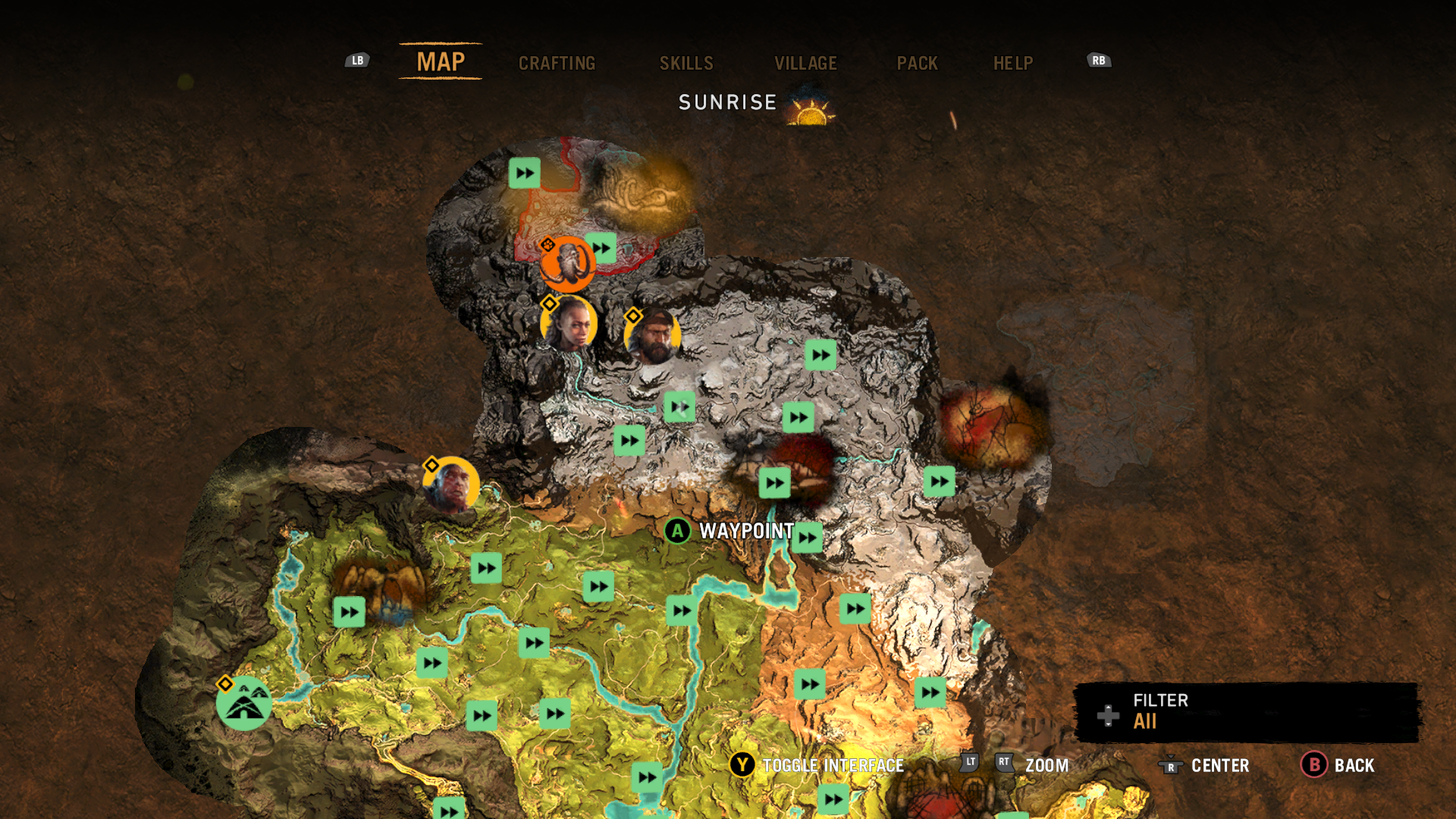
Task: Open the Skills tab
Action: click(686, 63)
